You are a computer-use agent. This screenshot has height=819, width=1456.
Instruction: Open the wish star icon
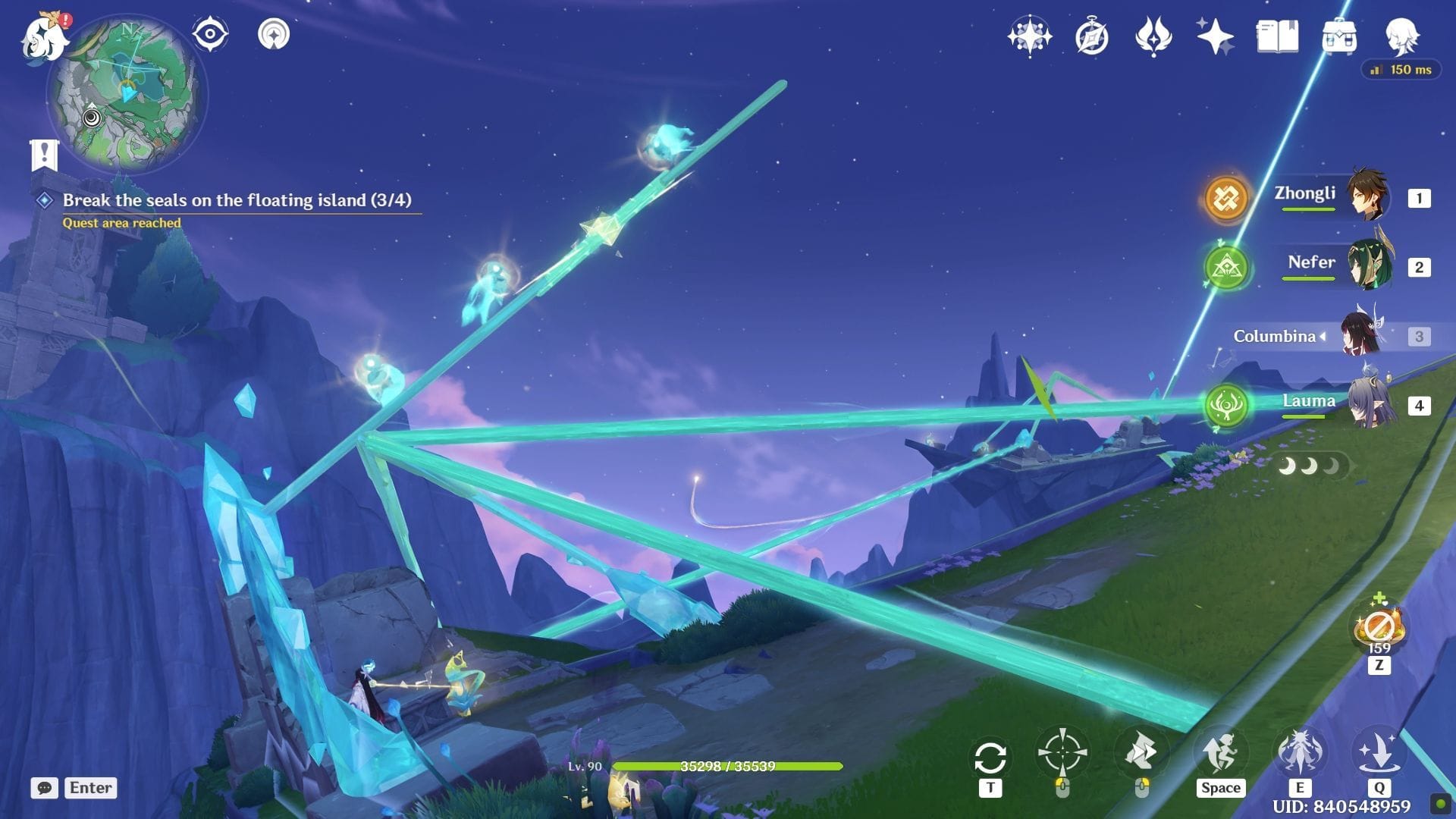click(1029, 36)
